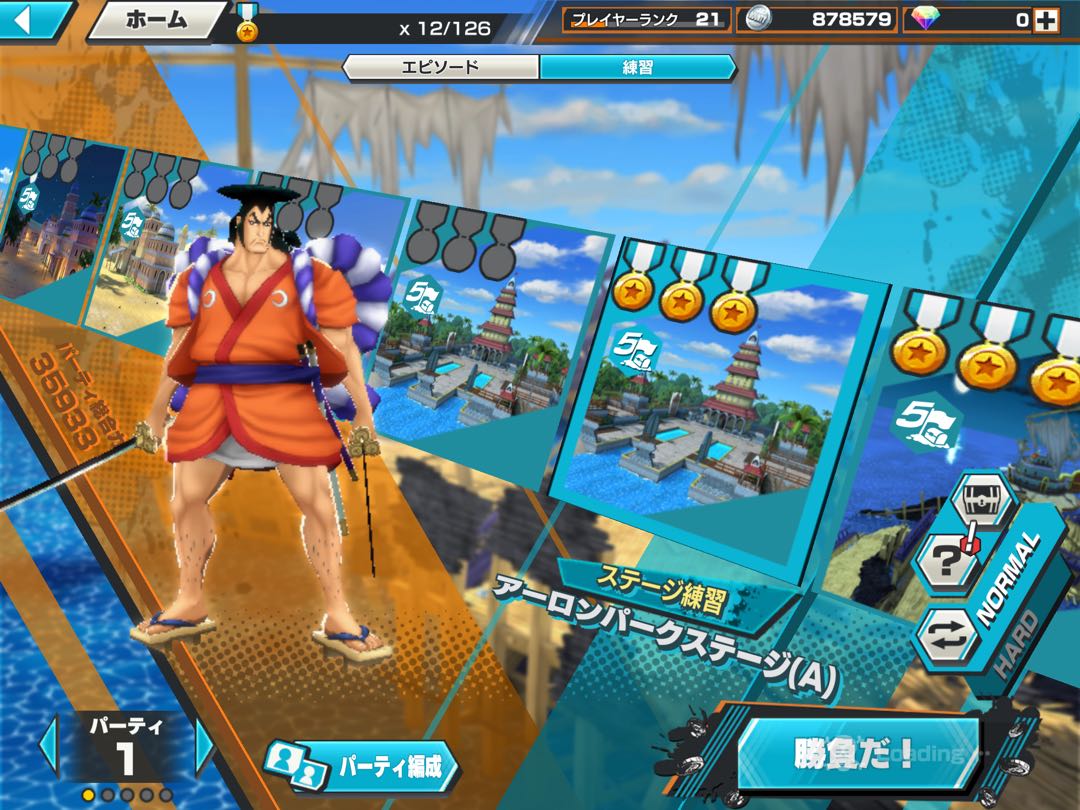Add gems with the plus button

point(1046,19)
